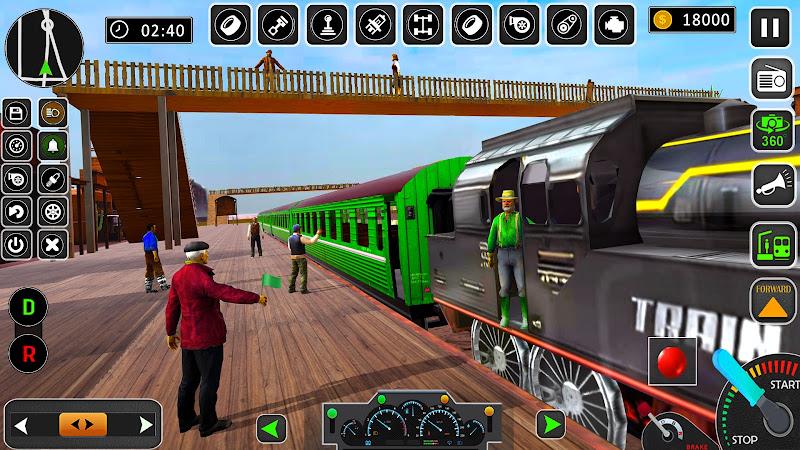
Task: Sound the train horn
Action: 773,187
